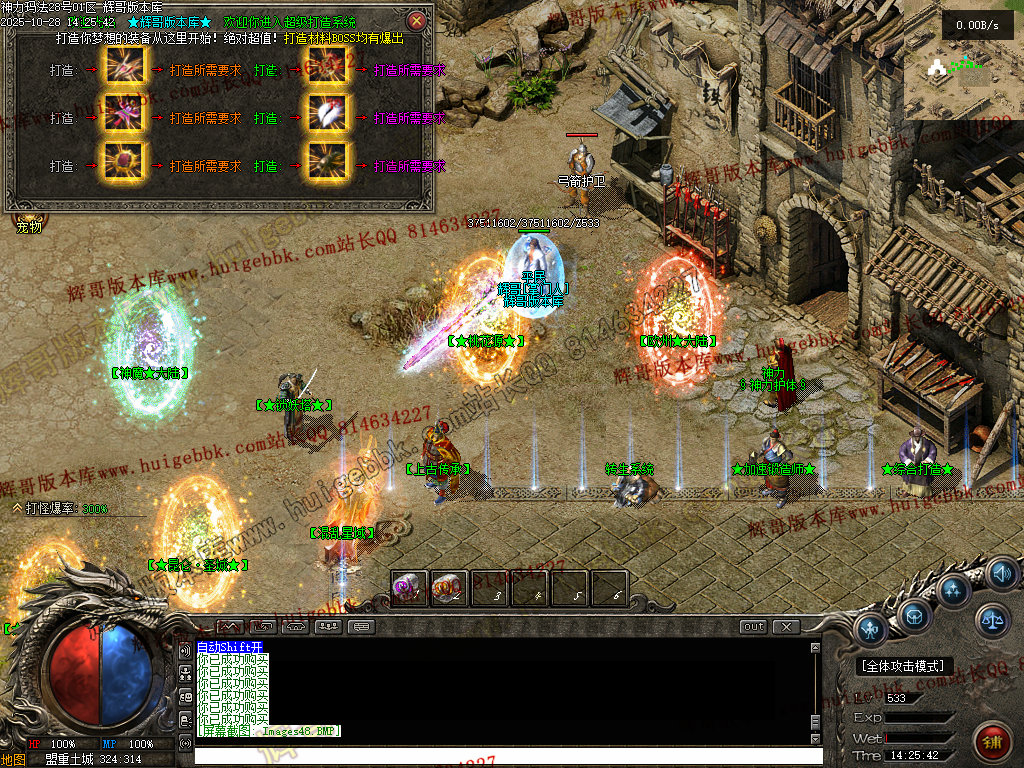Open the balance scales trade button
1024x768 pixels.
click(x=992, y=620)
